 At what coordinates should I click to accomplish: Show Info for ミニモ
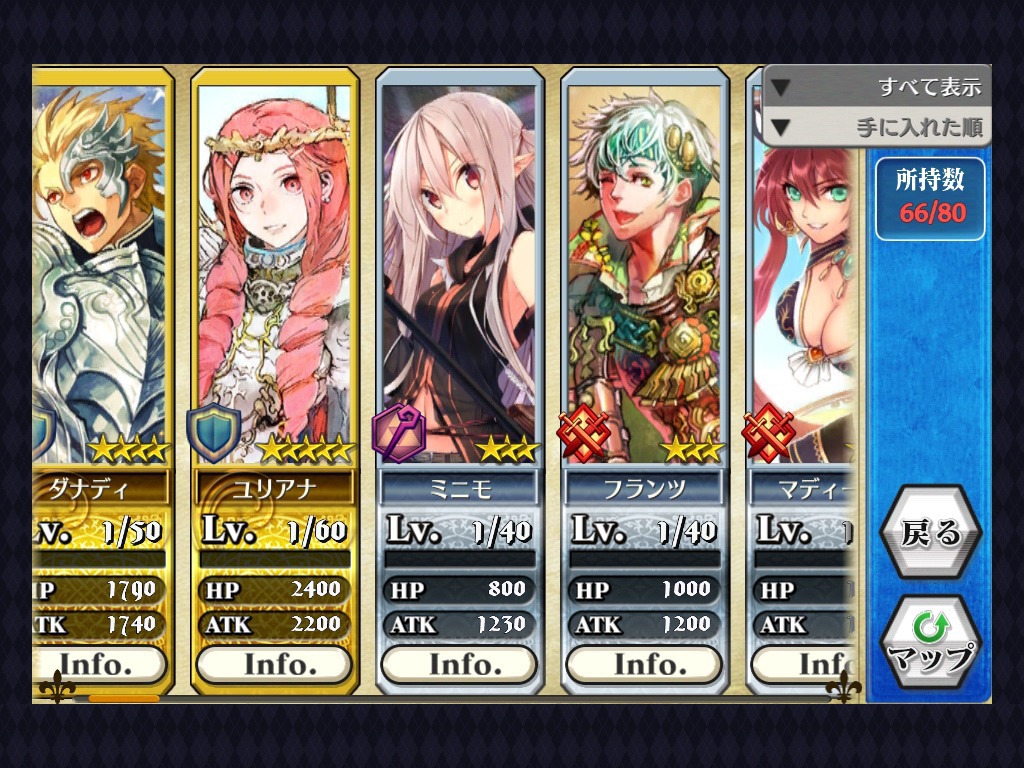(x=459, y=664)
